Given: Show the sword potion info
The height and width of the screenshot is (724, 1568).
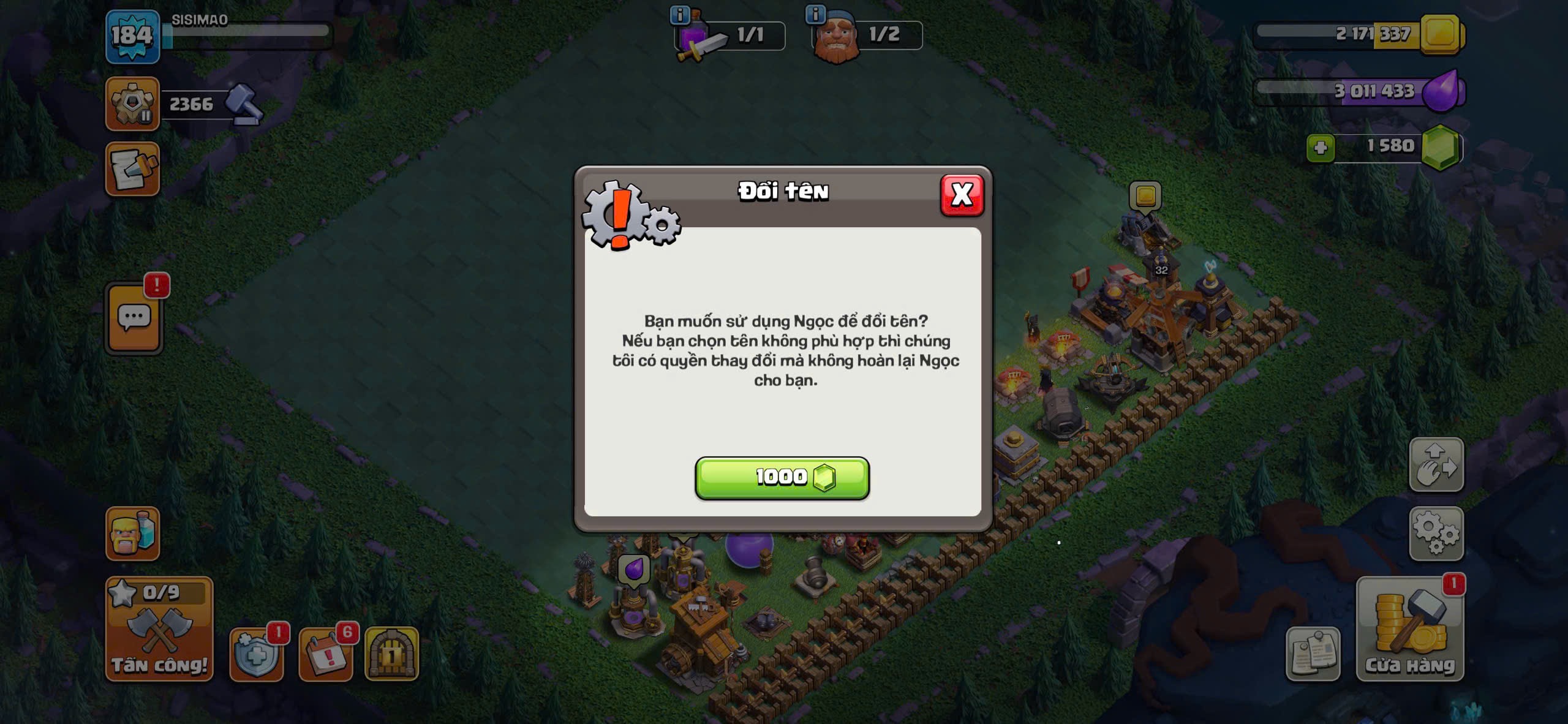Looking at the screenshot, I should 680,14.
